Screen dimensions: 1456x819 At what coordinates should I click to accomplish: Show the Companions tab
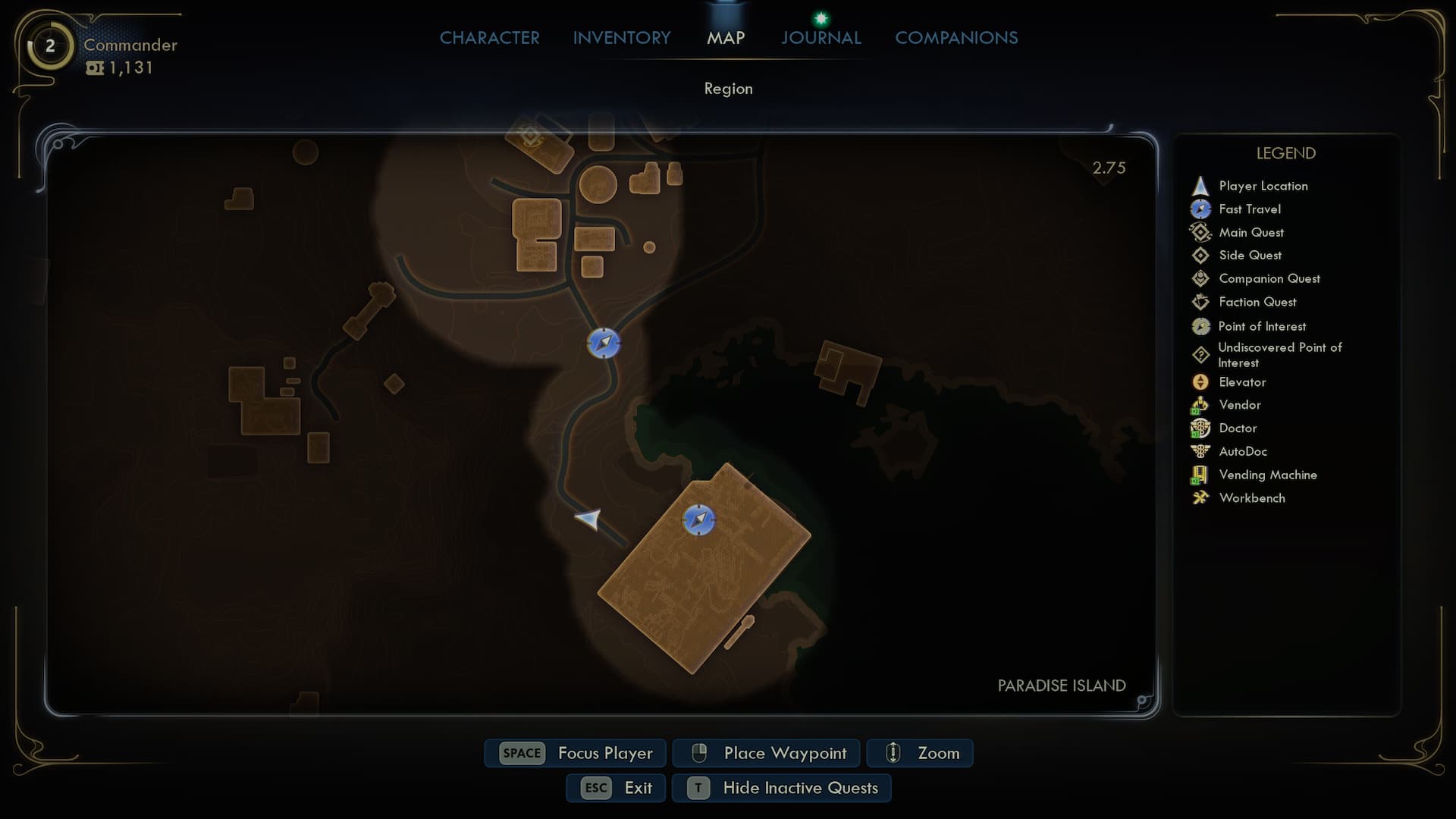click(956, 38)
